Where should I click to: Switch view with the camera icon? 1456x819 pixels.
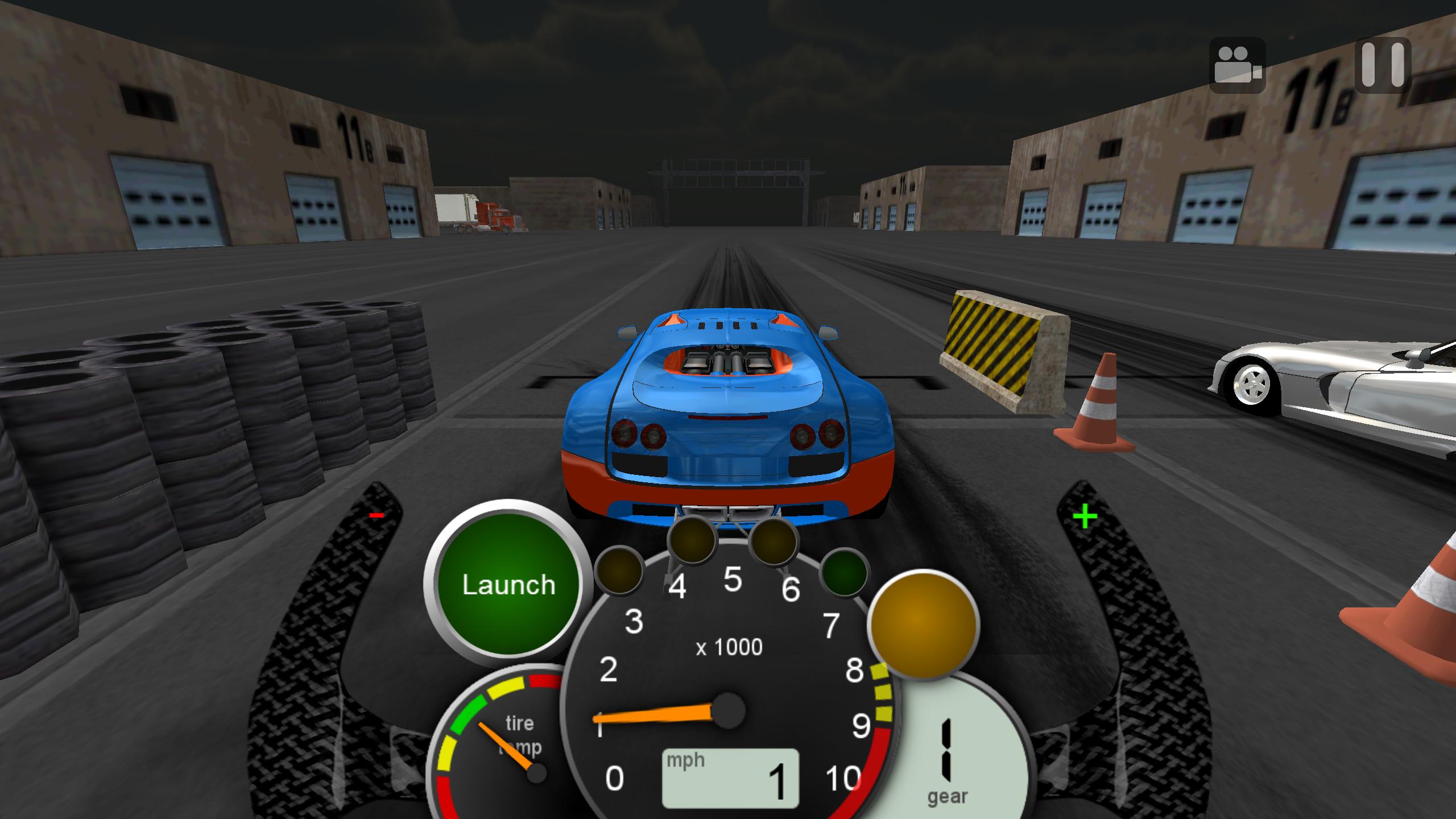(1237, 65)
